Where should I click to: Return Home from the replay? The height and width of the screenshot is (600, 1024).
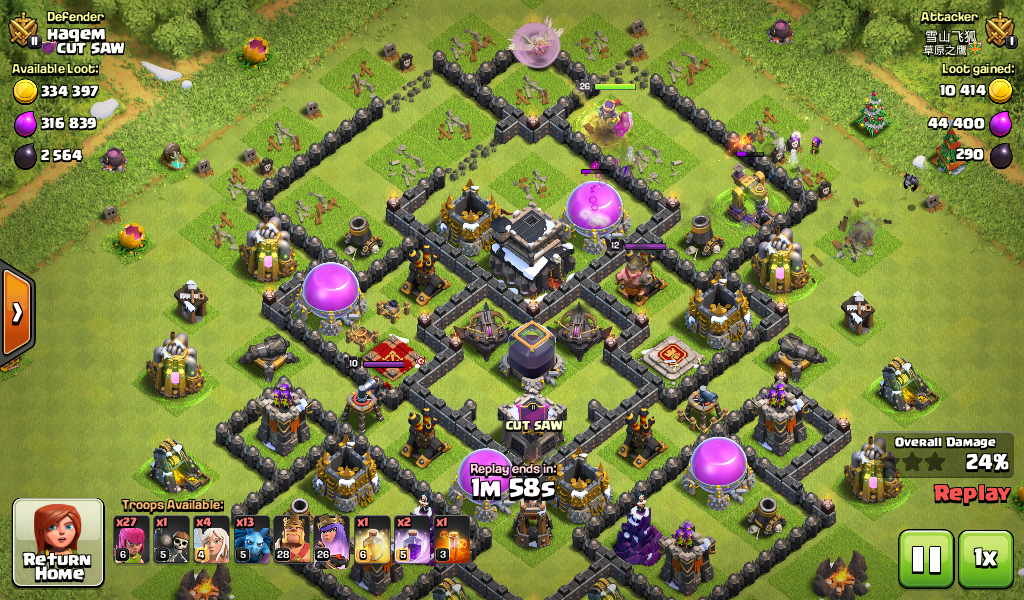pyautogui.click(x=58, y=541)
